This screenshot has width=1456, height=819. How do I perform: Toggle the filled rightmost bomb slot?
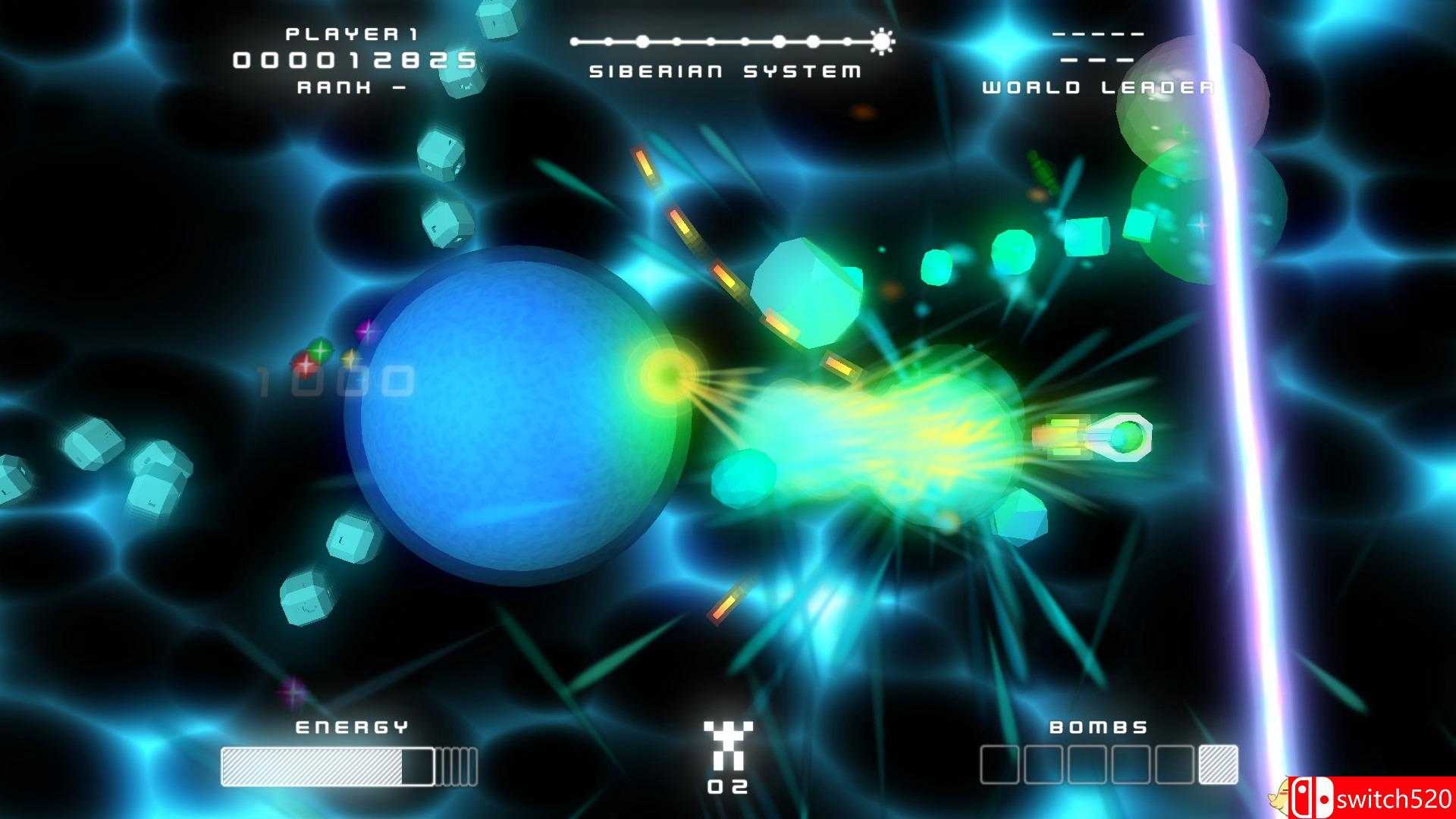point(1219,764)
